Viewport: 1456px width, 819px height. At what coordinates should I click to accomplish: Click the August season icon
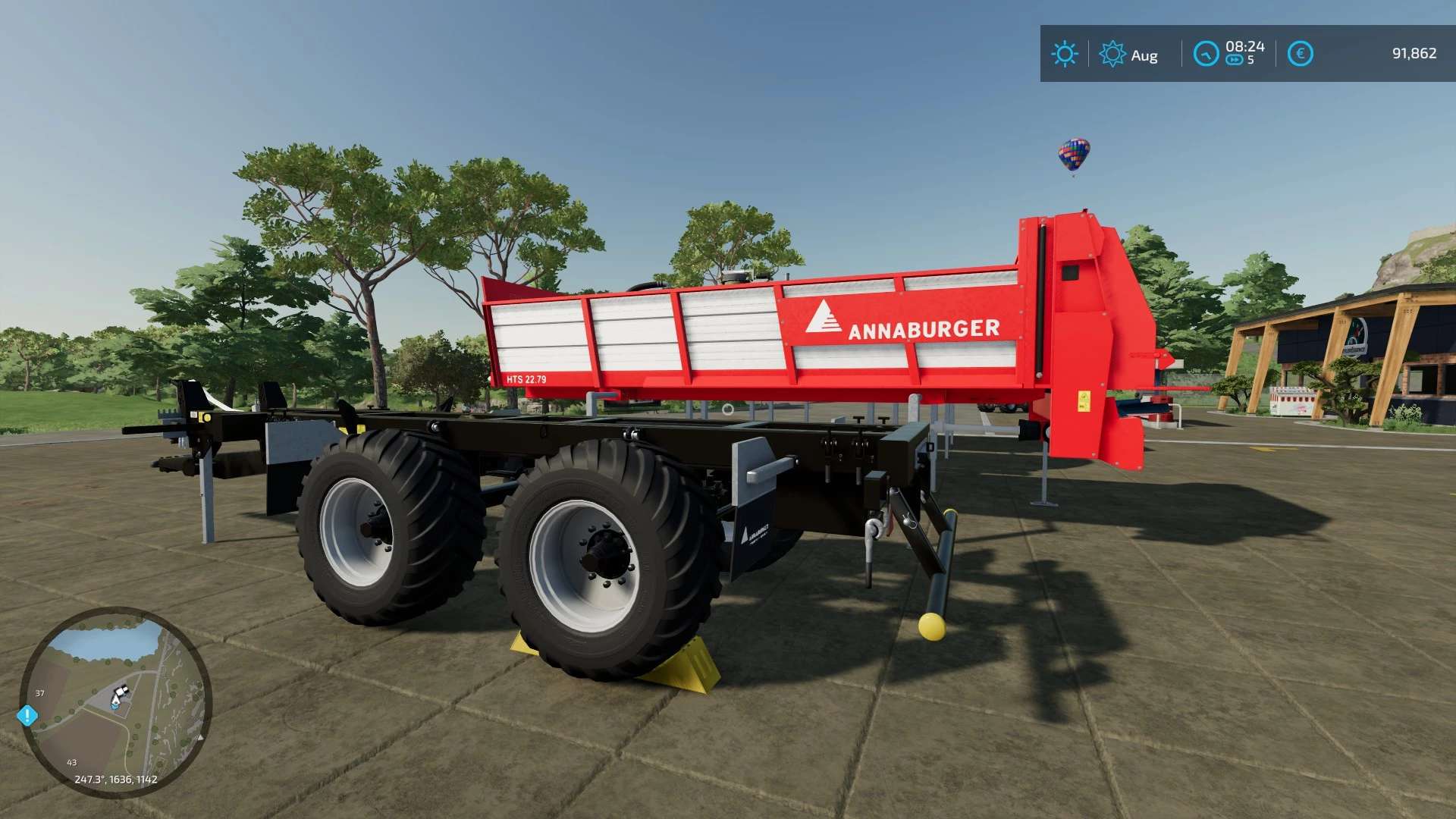point(1112,54)
